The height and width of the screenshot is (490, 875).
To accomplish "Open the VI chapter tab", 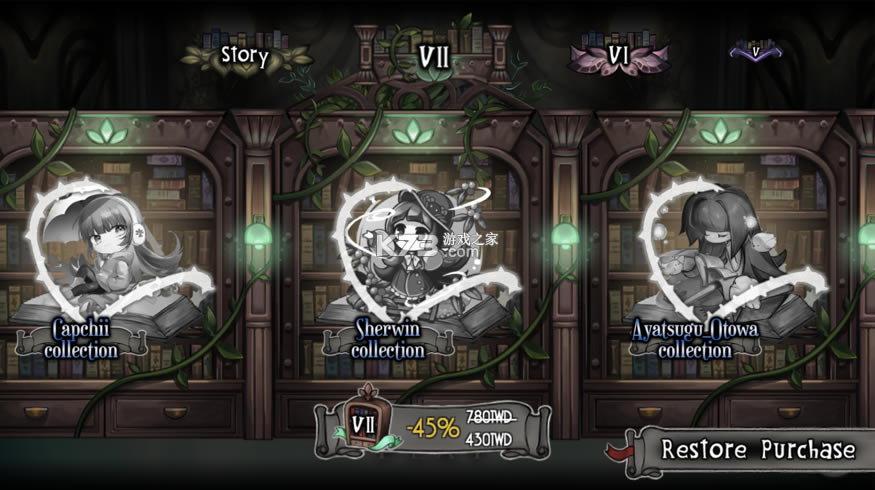I will click(x=617, y=53).
